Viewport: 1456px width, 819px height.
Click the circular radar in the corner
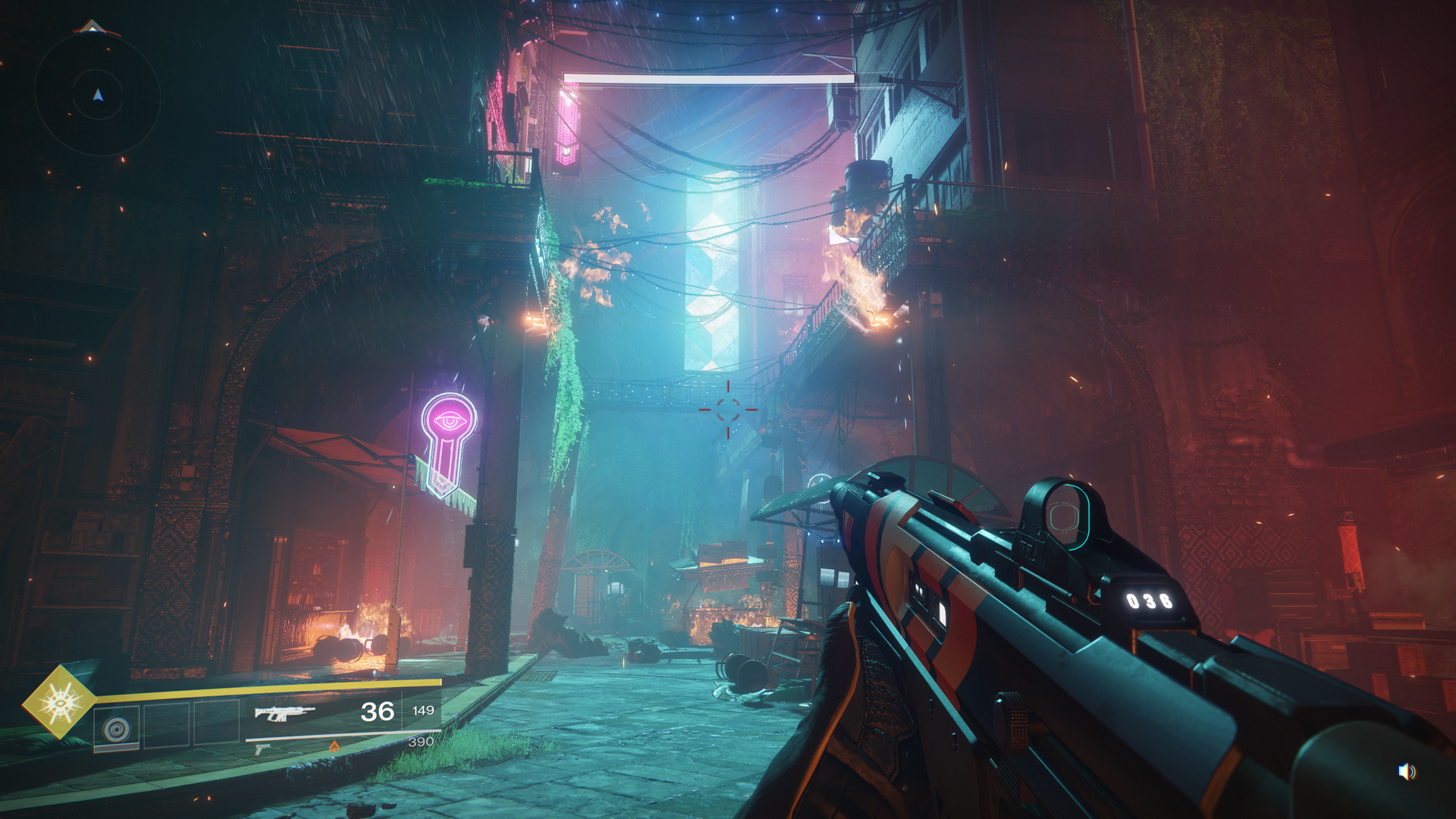tap(98, 95)
